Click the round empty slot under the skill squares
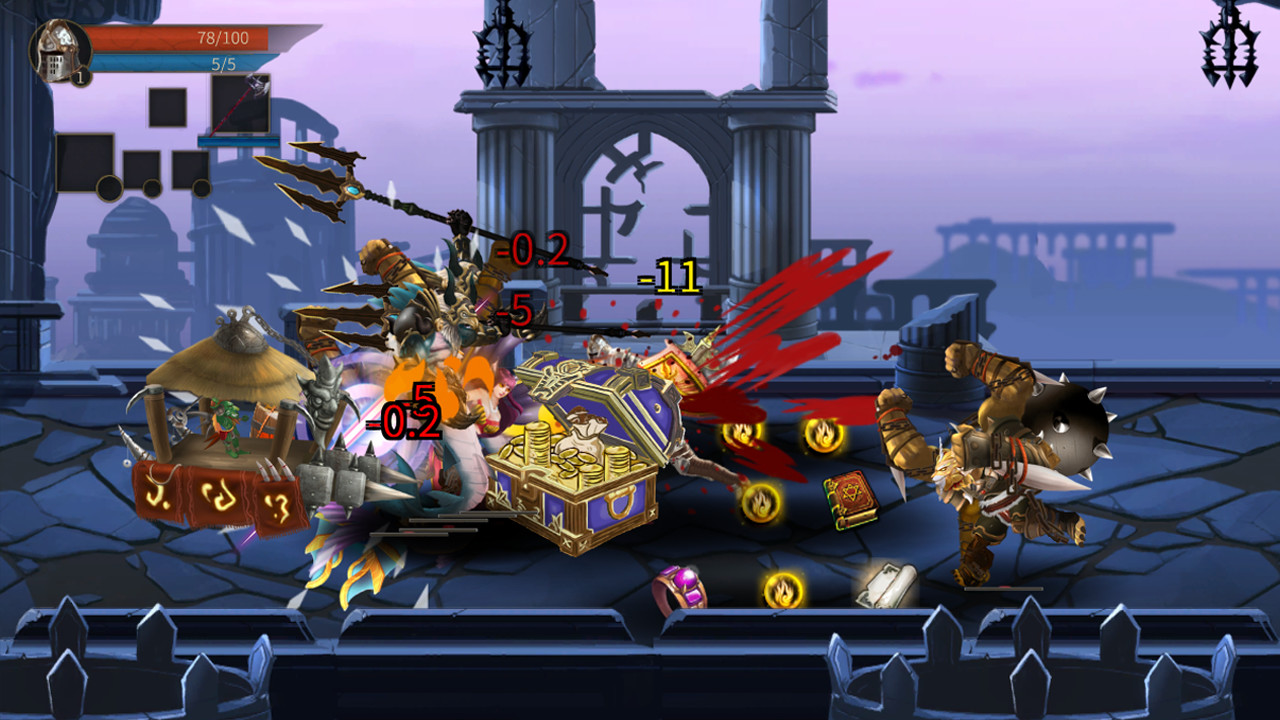The image size is (1280, 720). [x=112, y=188]
